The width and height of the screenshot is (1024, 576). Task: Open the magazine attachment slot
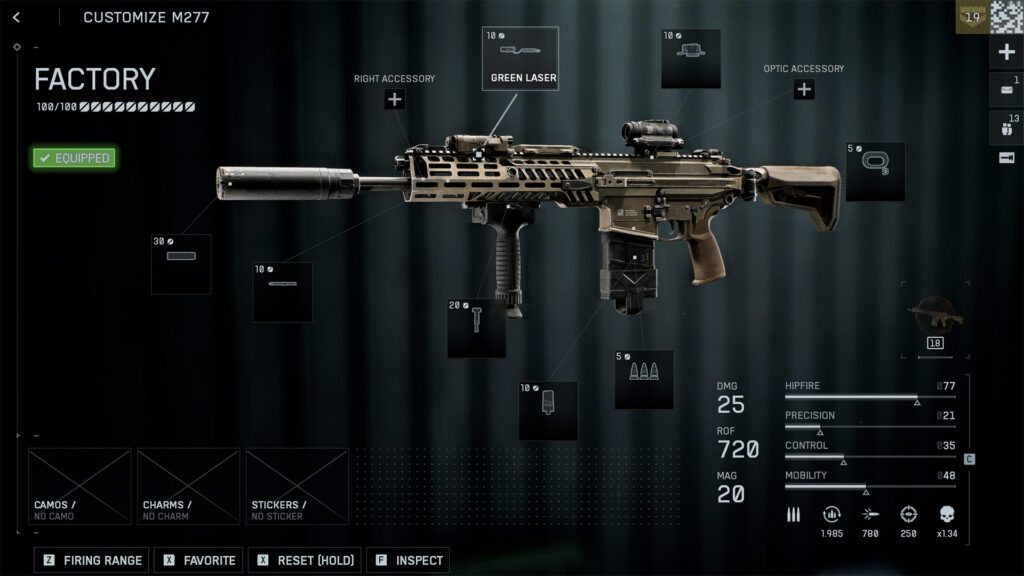(x=548, y=410)
